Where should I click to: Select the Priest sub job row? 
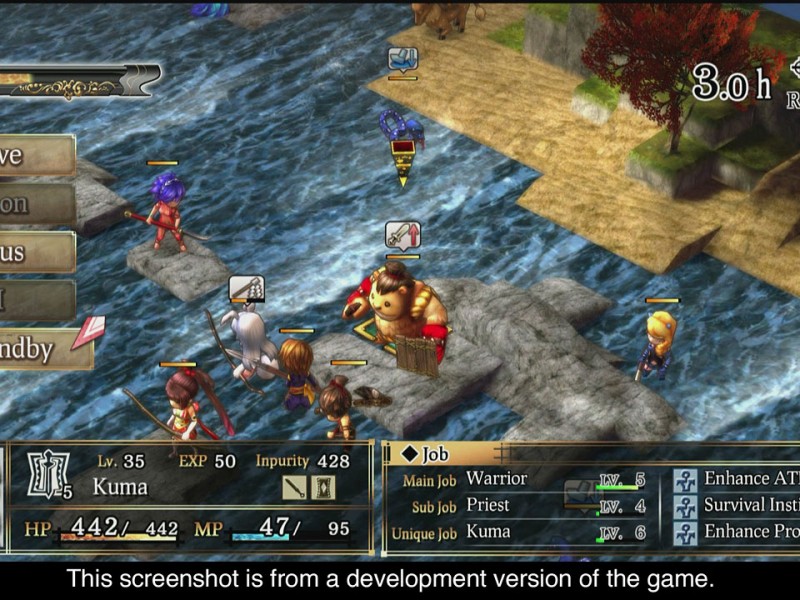coord(520,506)
